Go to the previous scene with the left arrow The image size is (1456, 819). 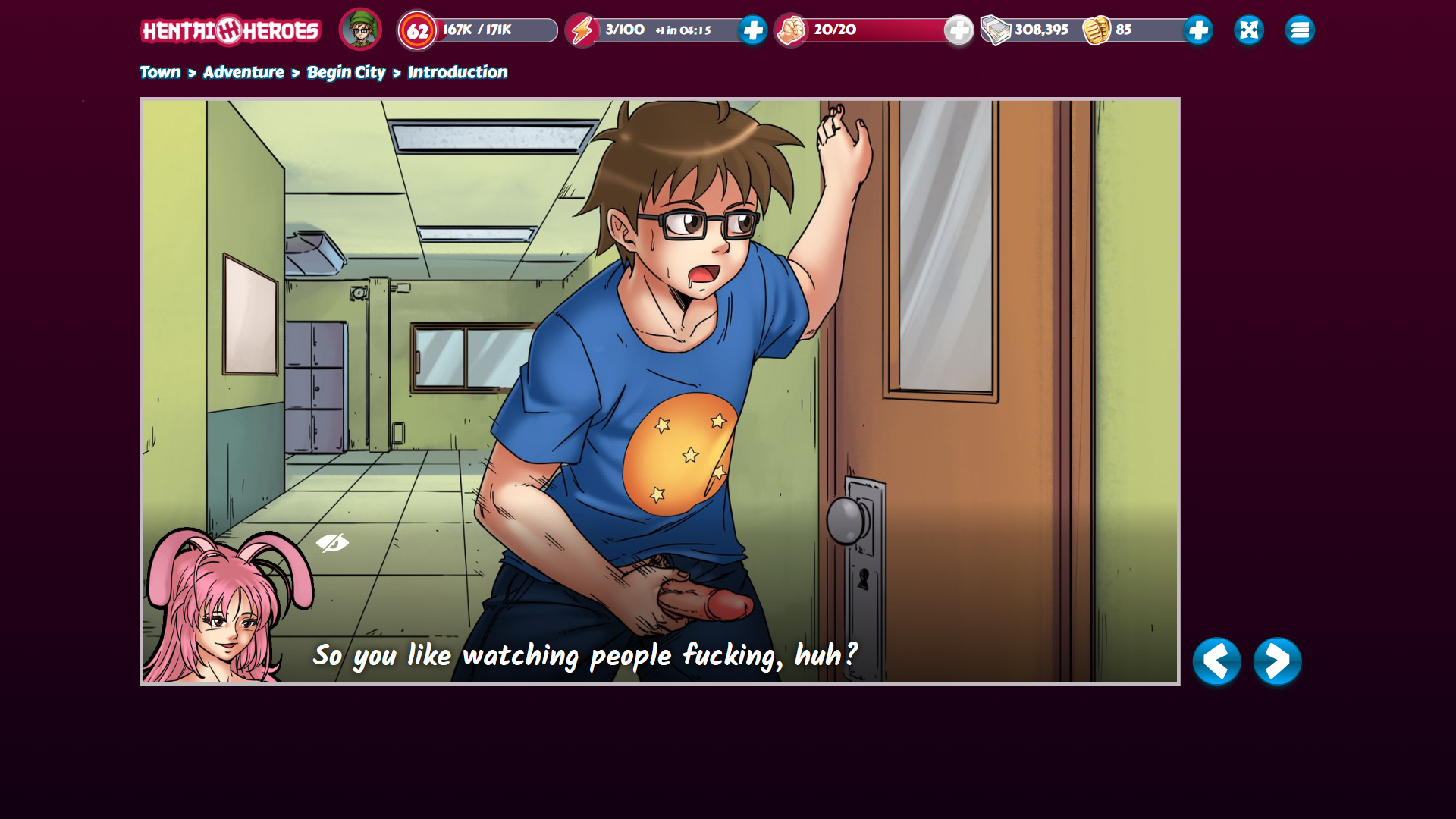(x=1216, y=661)
